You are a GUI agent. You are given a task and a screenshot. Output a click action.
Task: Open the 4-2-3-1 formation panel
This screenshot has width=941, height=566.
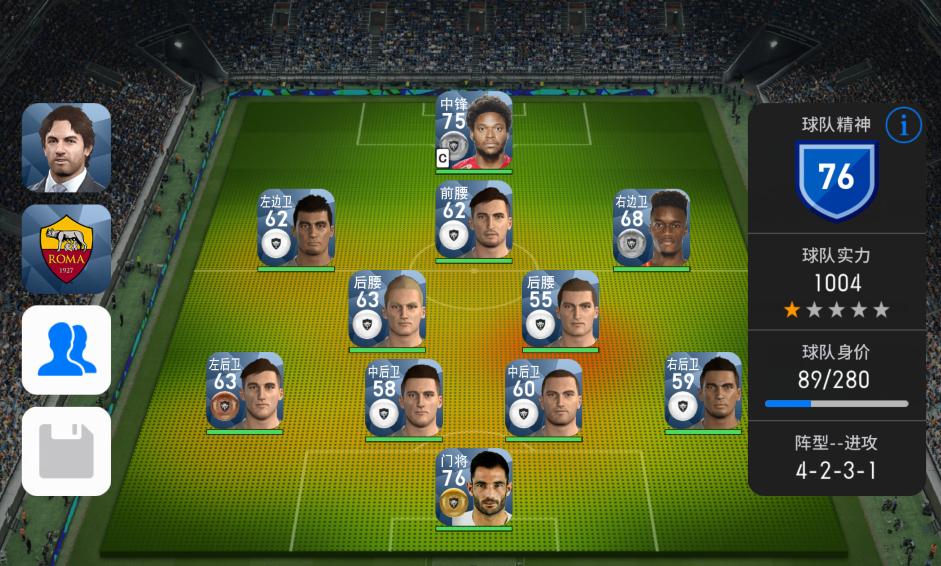pos(836,458)
